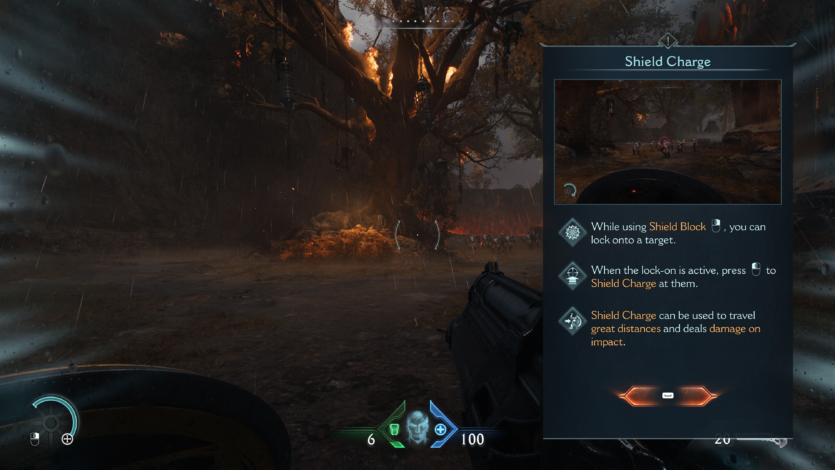The height and width of the screenshot is (470, 835).
Task: Open the Shield Charge tutorial preview image
Action: coord(667,141)
